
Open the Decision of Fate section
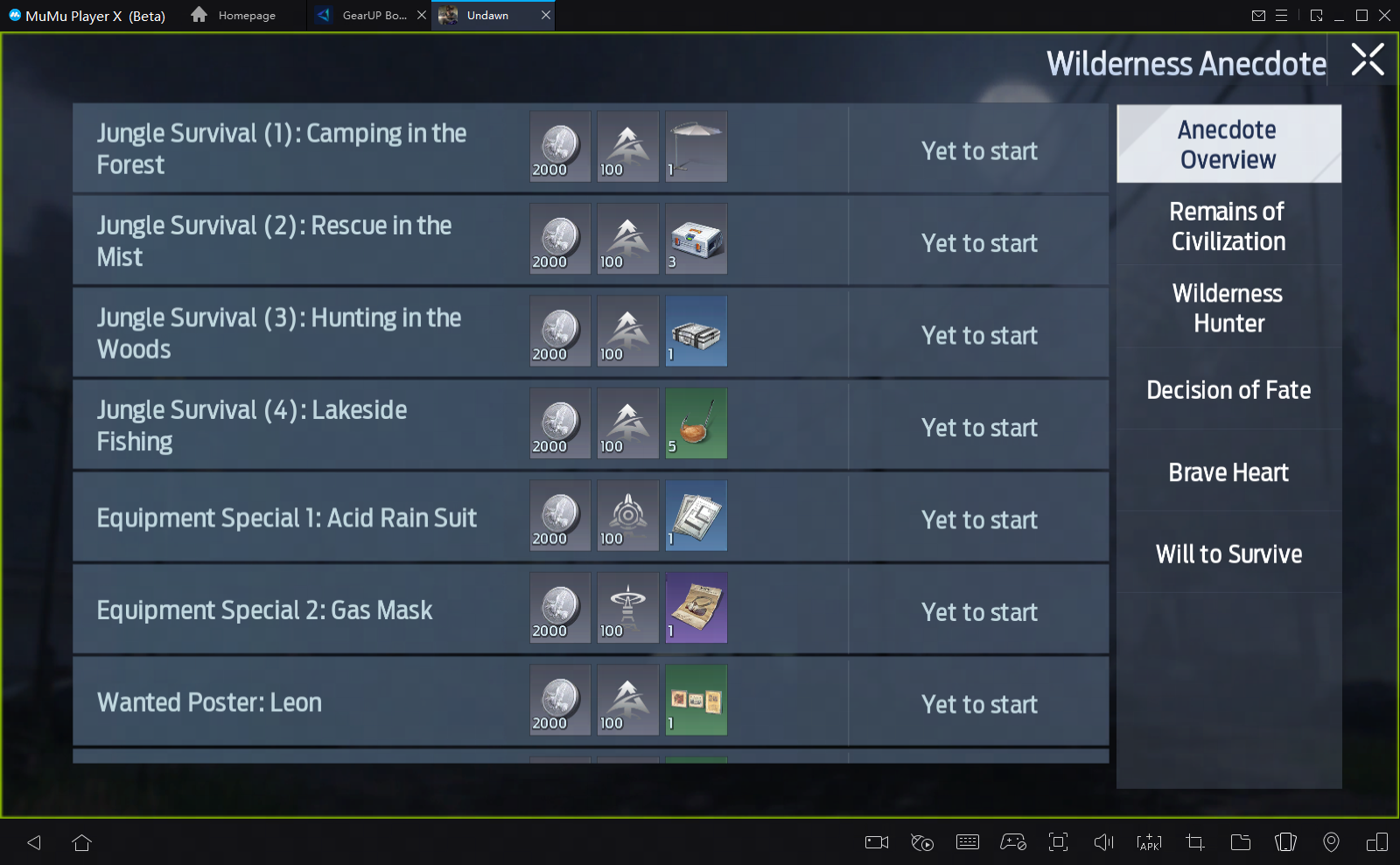1228,390
